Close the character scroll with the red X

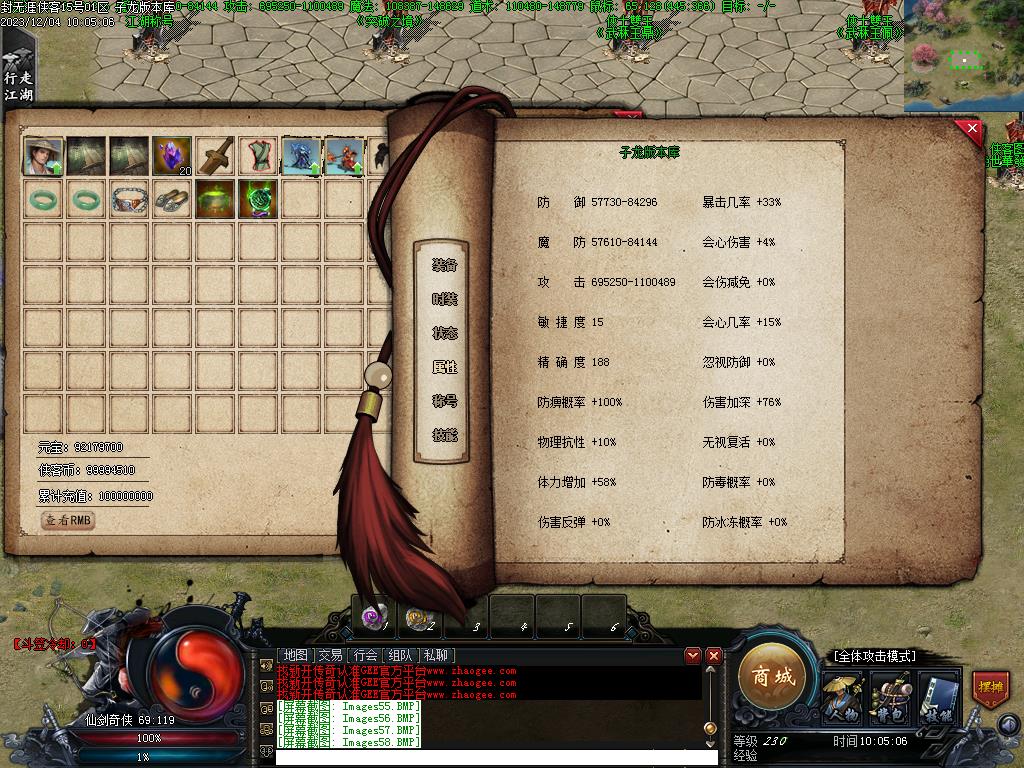click(969, 130)
